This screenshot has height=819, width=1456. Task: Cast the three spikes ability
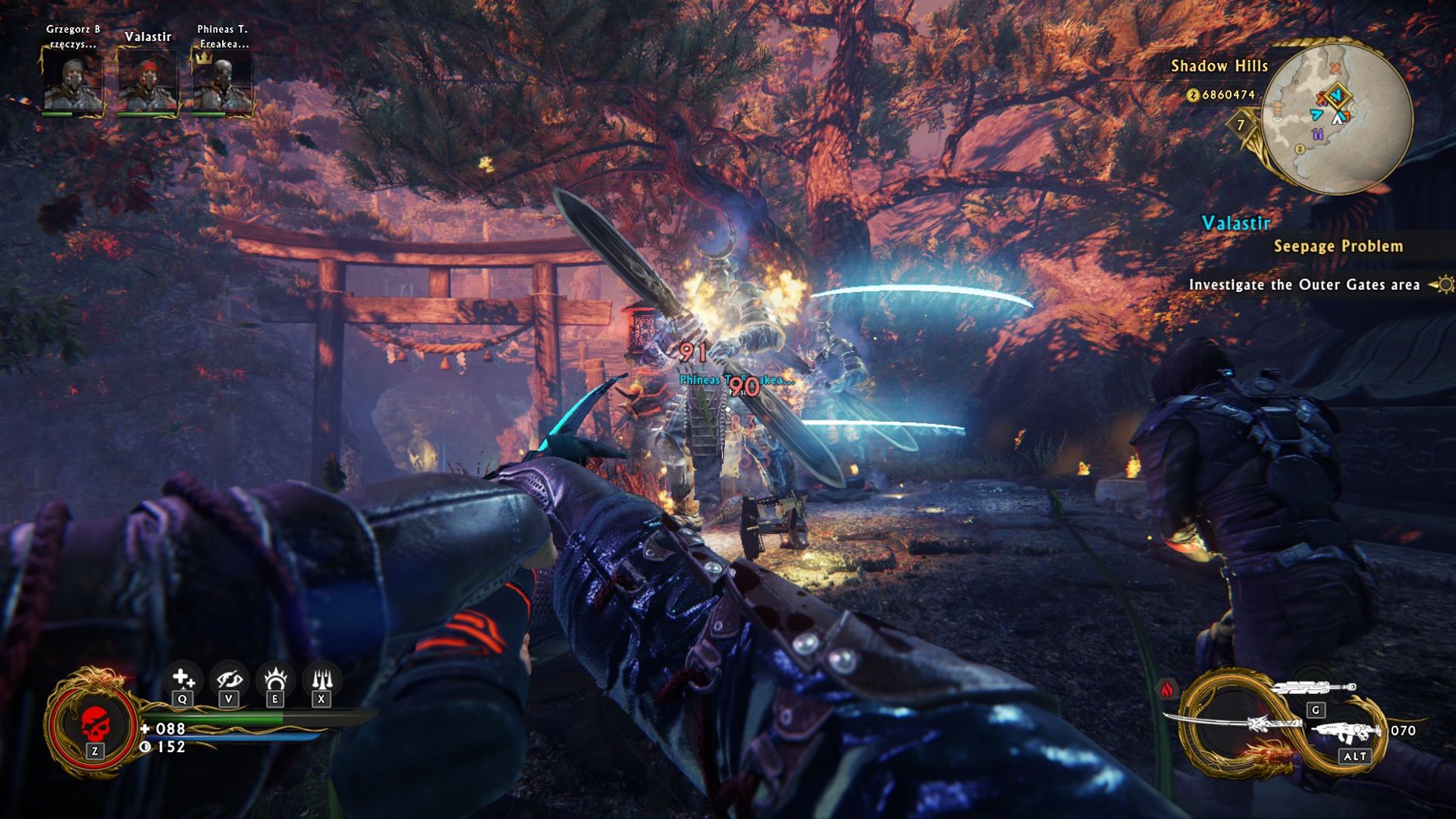tap(322, 680)
